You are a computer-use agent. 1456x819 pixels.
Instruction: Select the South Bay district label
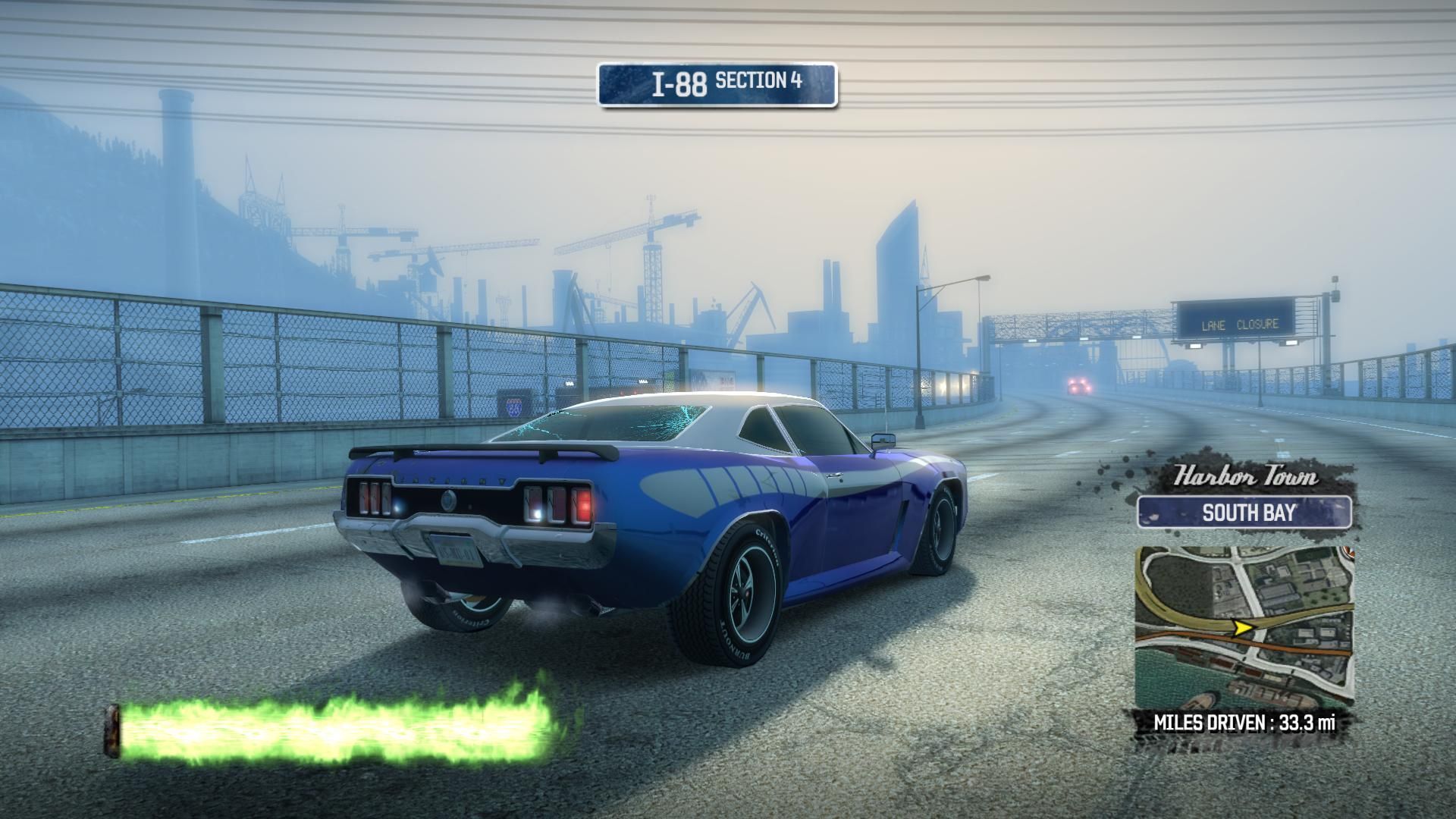(x=1244, y=512)
